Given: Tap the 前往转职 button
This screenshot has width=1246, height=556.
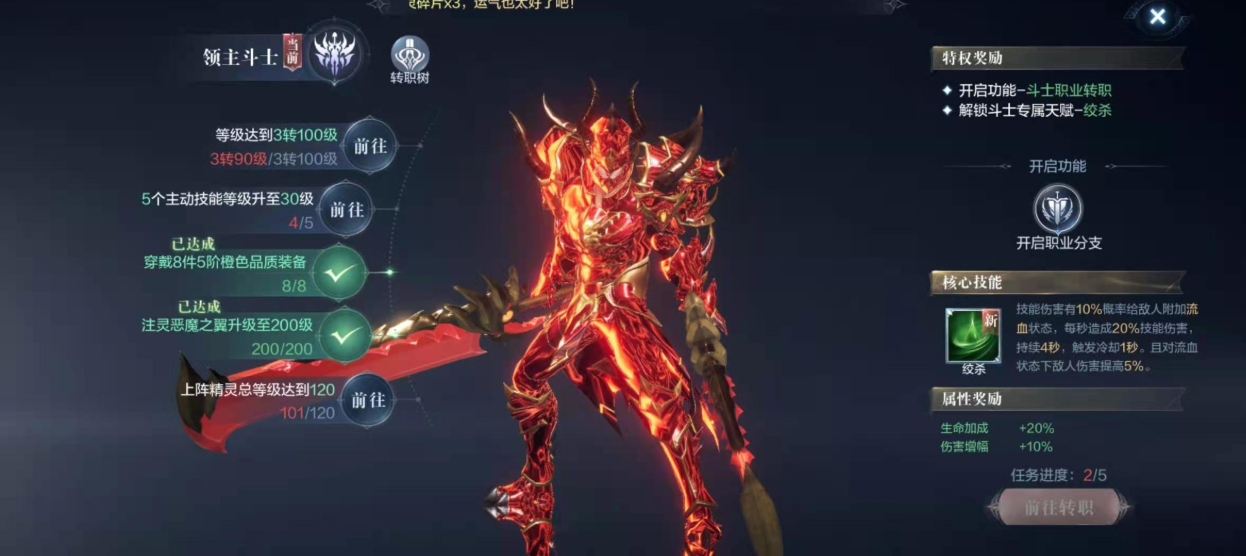Looking at the screenshot, I should tap(1059, 507).
